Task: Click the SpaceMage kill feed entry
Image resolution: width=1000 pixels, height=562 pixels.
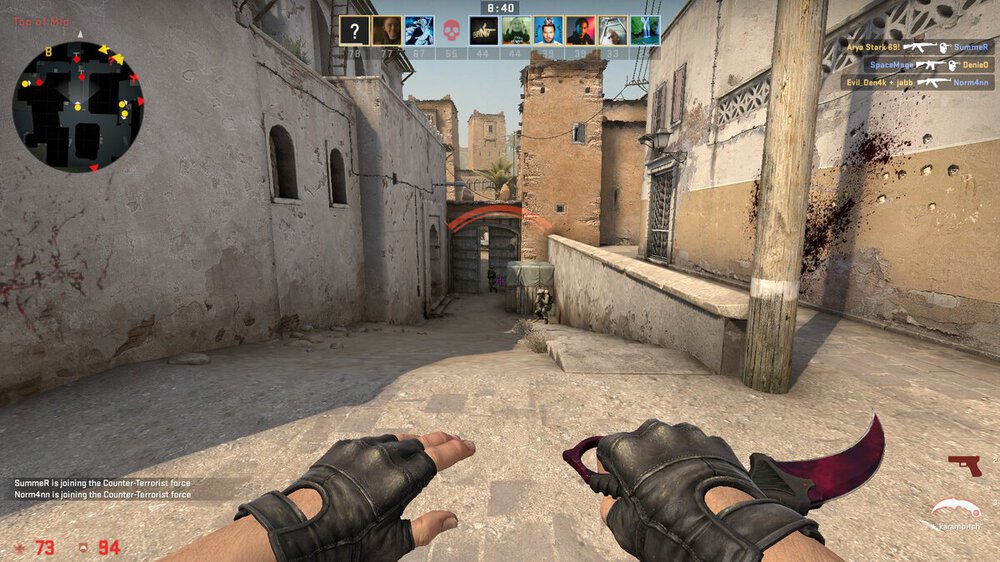Action: [x=916, y=65]
